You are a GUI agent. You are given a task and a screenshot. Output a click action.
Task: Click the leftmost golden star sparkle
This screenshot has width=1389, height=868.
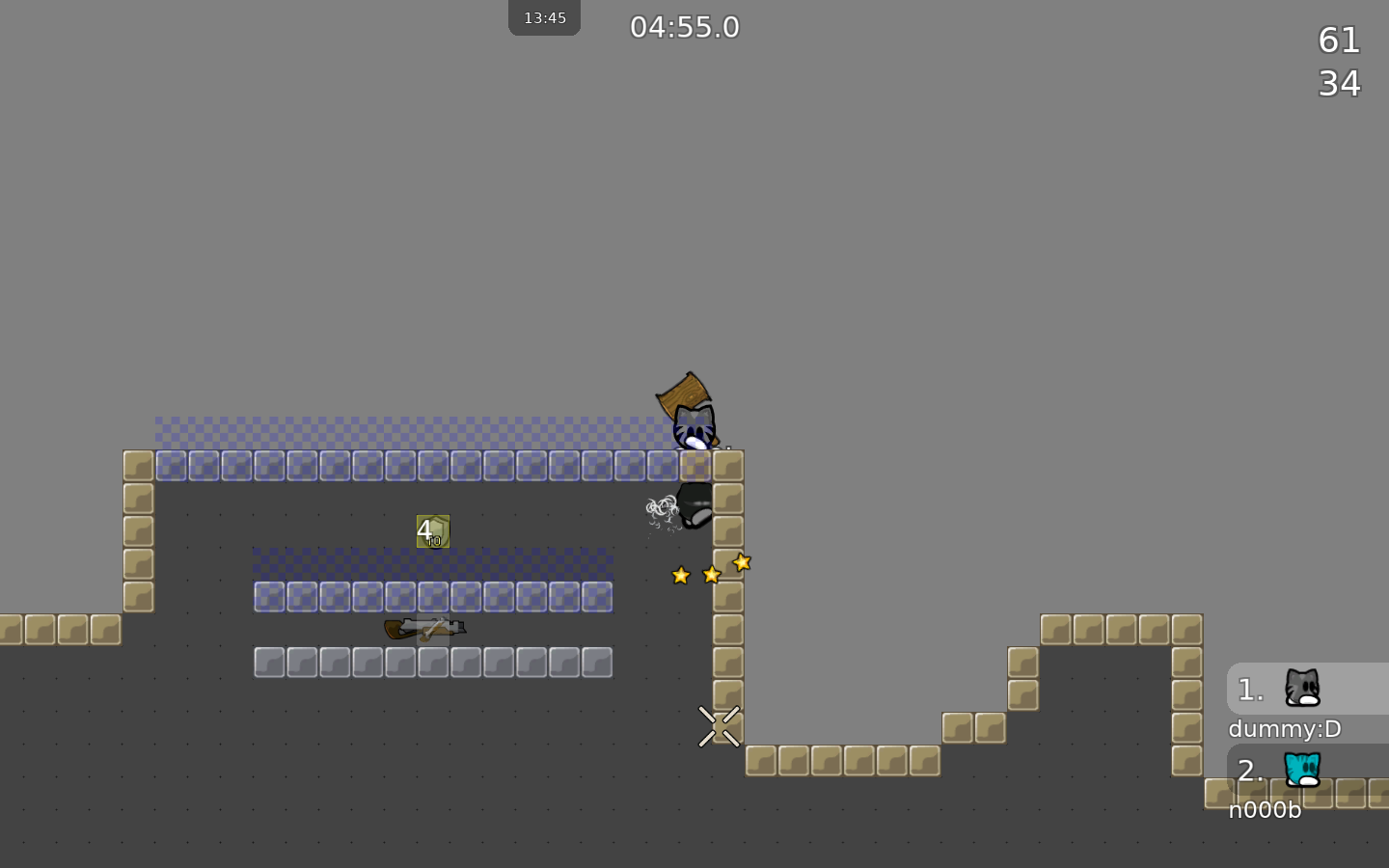[x=681, y=576]
